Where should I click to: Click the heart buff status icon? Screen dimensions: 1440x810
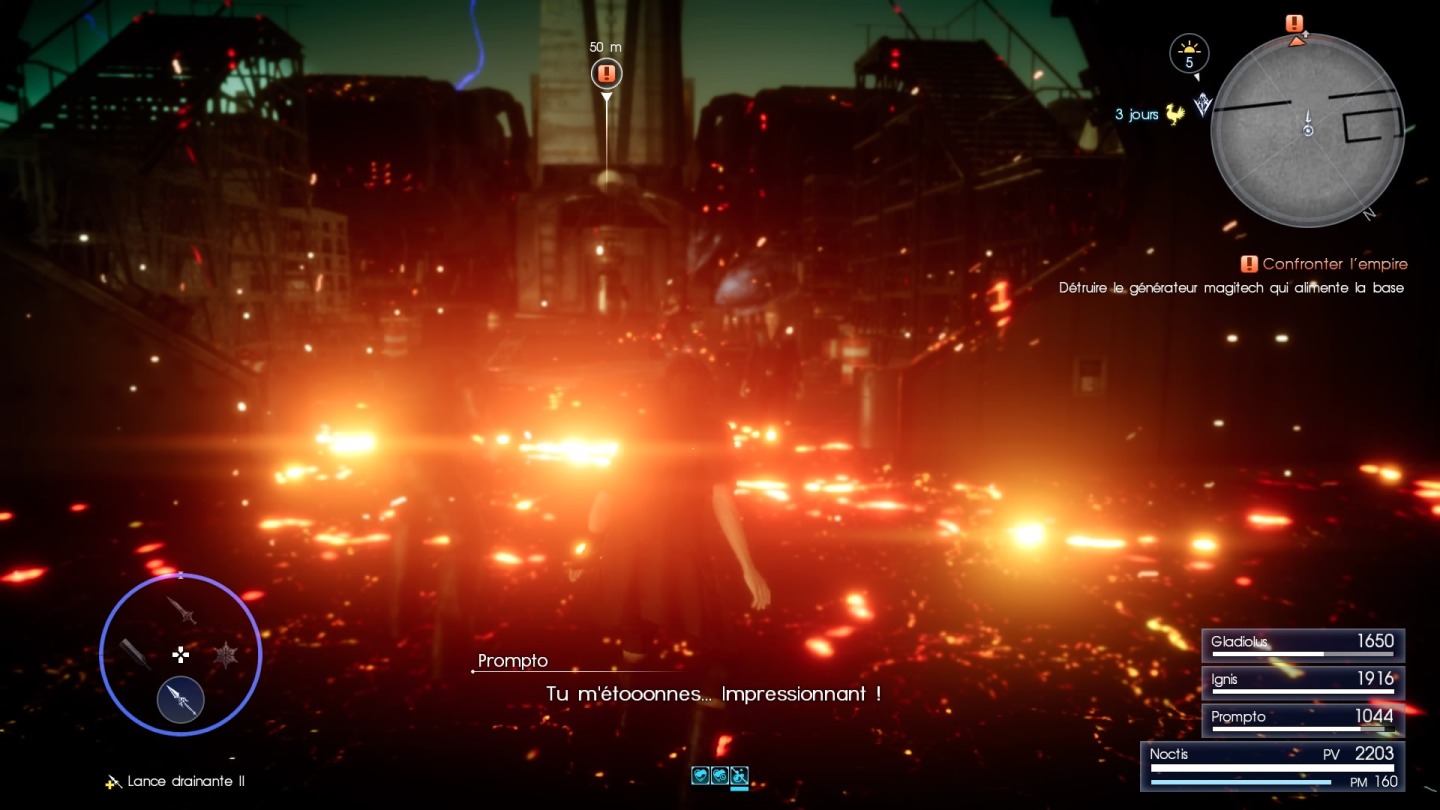tap(700, 775)
